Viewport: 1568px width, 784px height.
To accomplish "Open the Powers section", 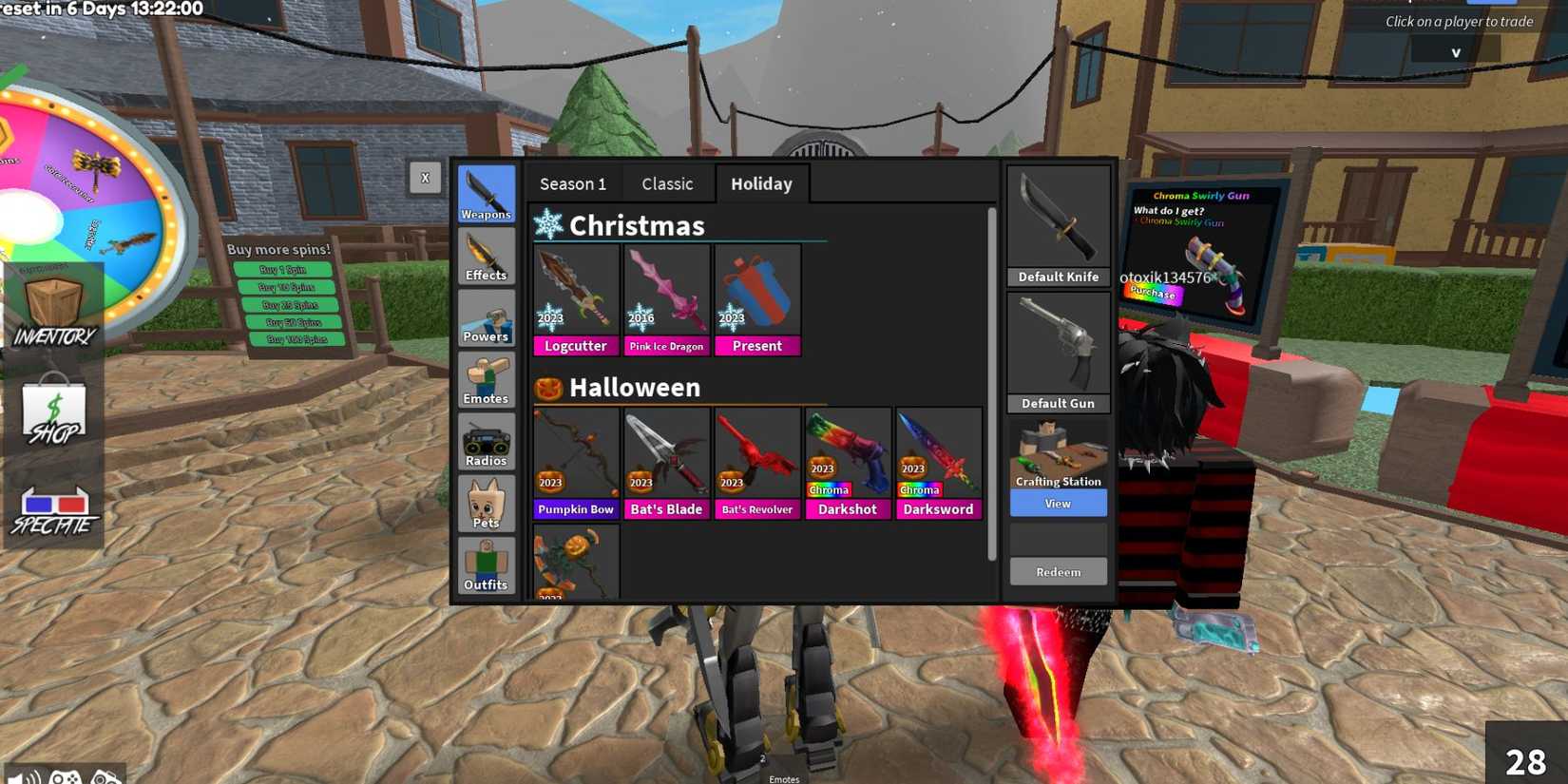I will (x=486, y=316).
